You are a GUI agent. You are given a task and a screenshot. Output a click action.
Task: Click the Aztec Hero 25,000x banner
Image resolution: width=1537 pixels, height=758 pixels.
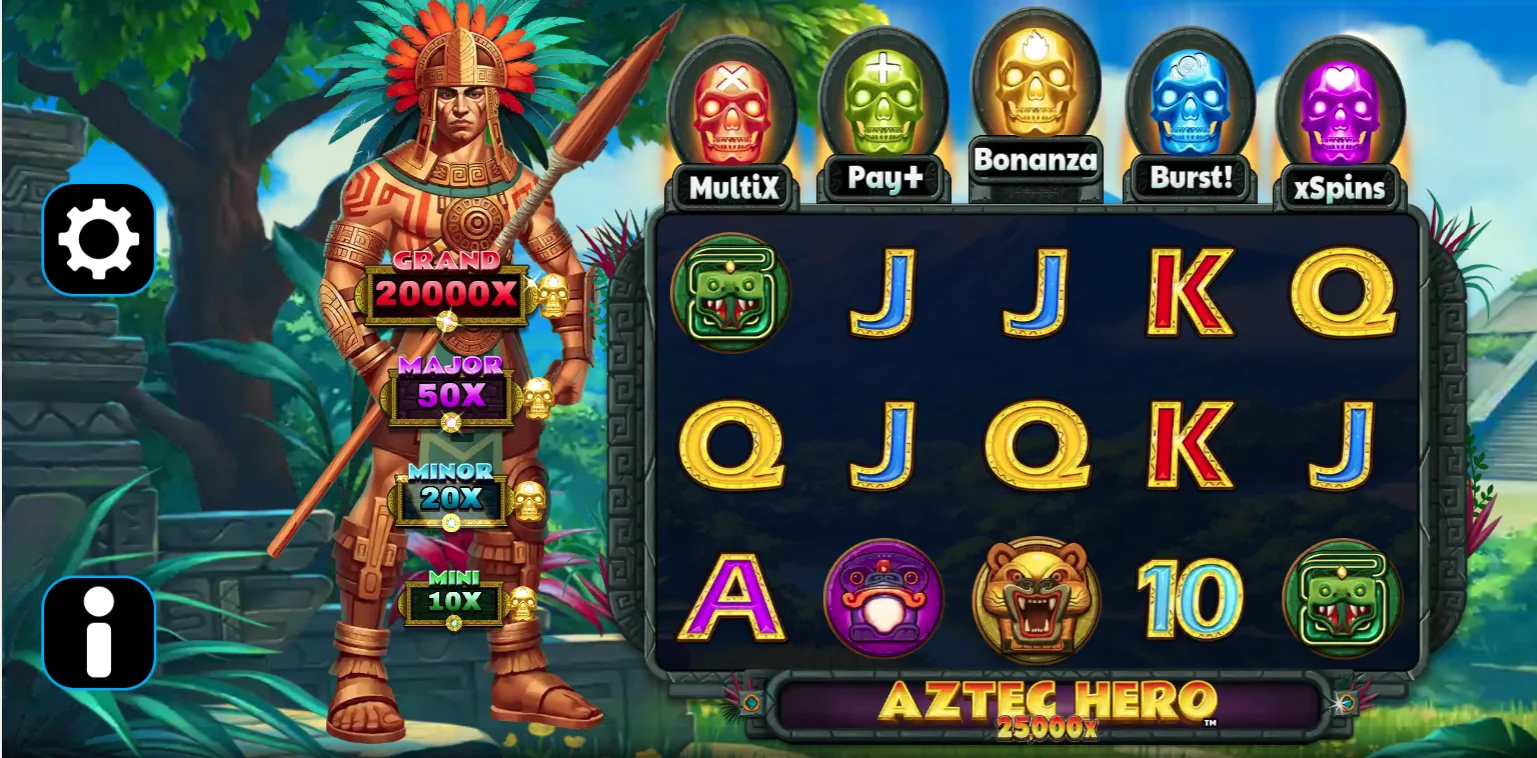(x=1048, y=707)
